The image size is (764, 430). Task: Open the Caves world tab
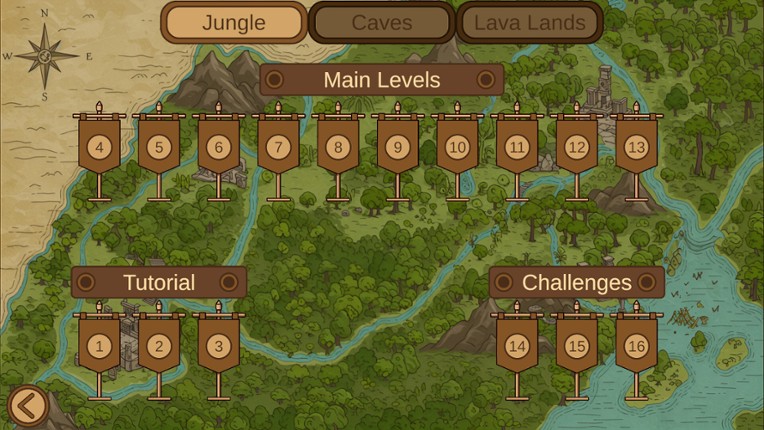click(382, 23)
